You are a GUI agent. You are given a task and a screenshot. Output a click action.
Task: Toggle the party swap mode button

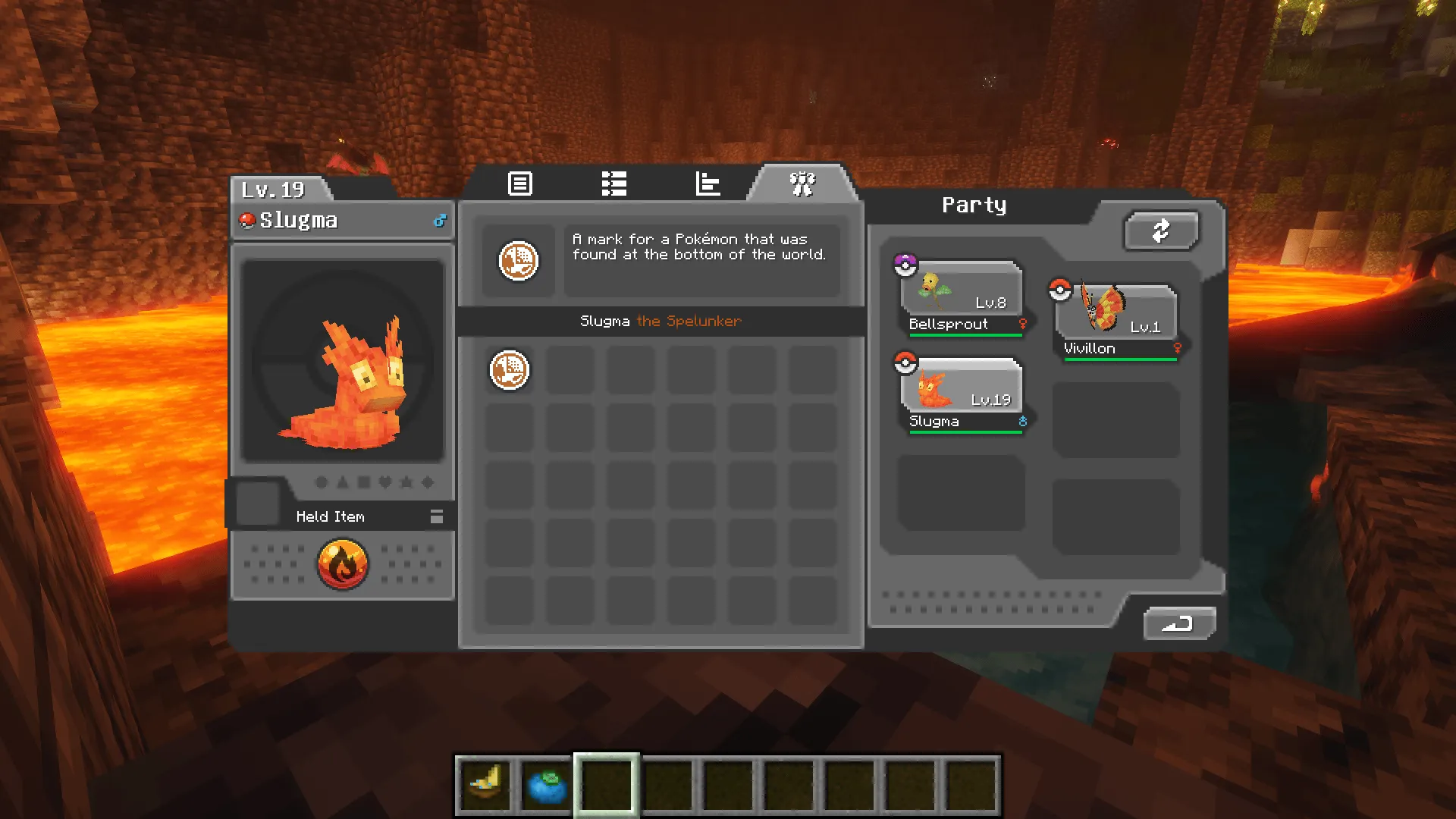pyautogui.click(x=1161, y=231)
